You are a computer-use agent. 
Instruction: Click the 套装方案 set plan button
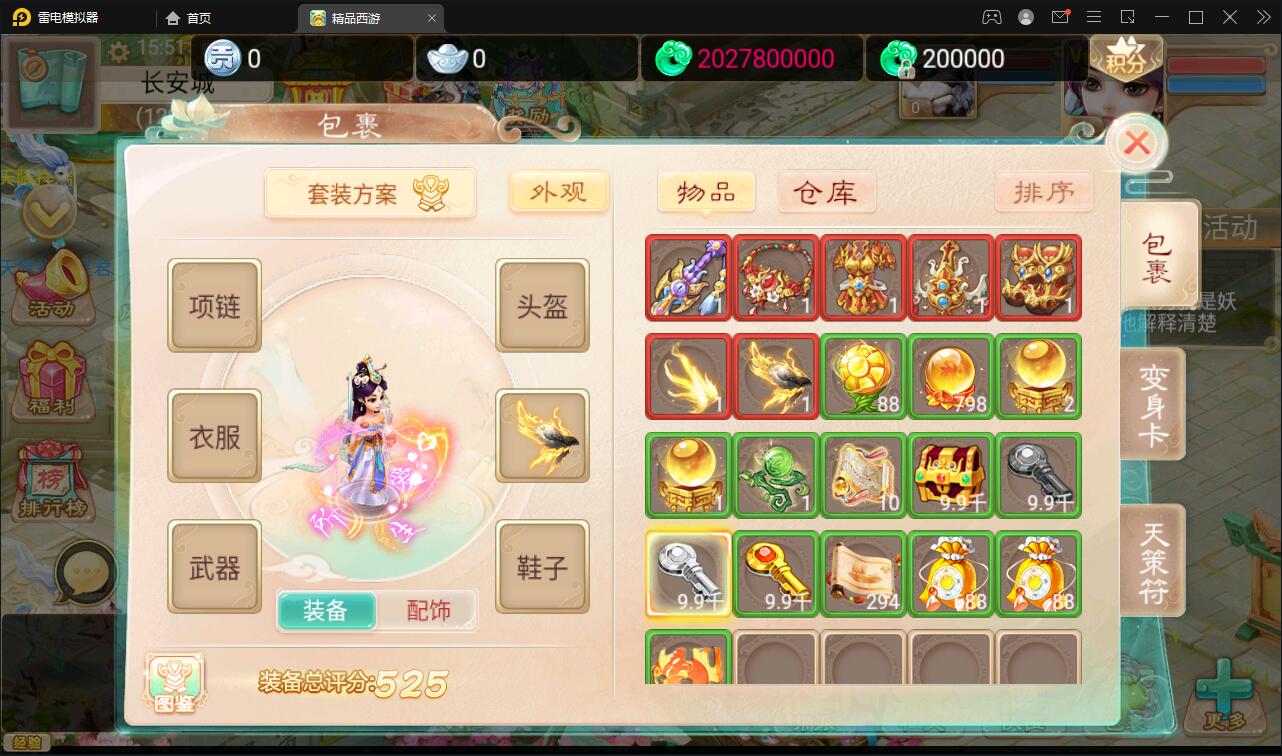coord(370,192)
